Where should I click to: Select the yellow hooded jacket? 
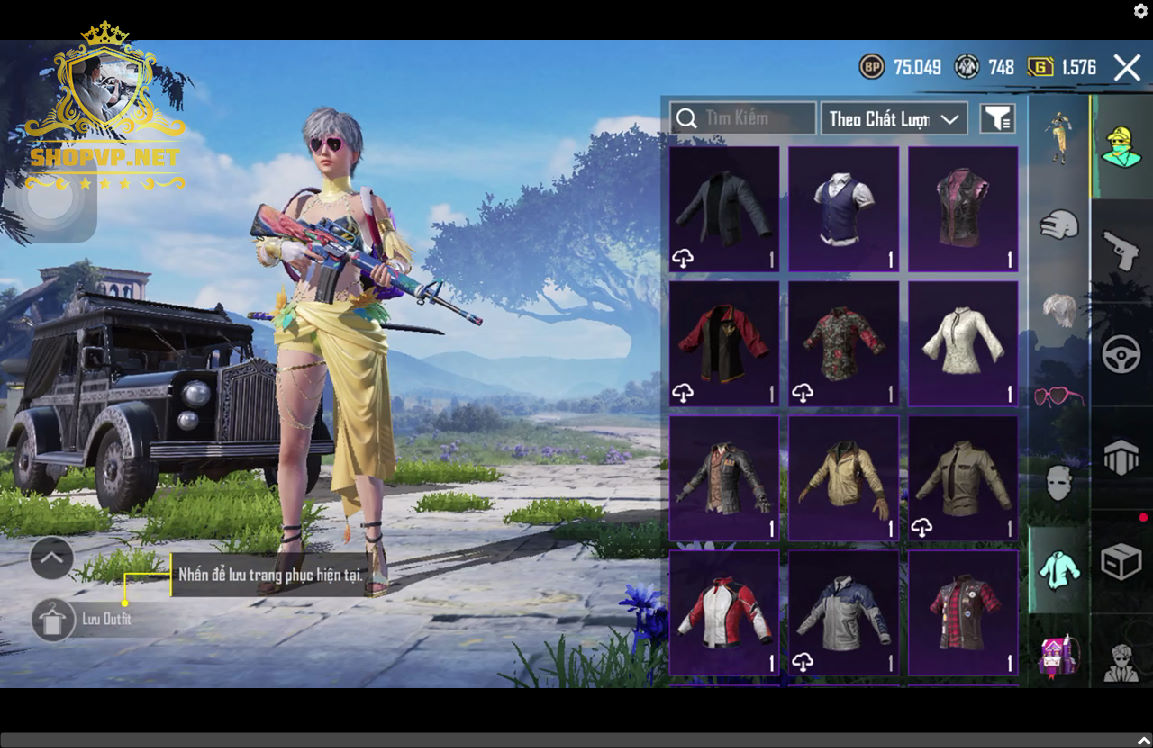pyautogui.click(x=843, y=478)
